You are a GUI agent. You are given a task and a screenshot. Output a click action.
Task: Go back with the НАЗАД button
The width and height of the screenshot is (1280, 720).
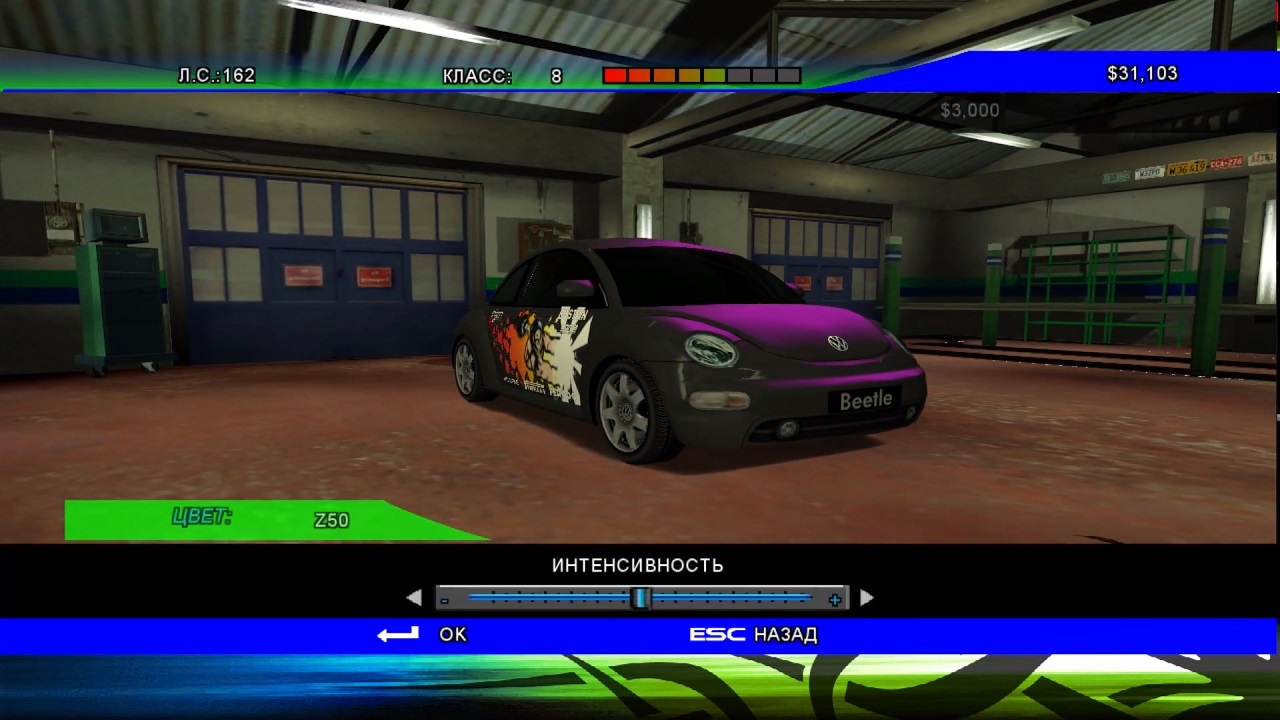point(785,634)
